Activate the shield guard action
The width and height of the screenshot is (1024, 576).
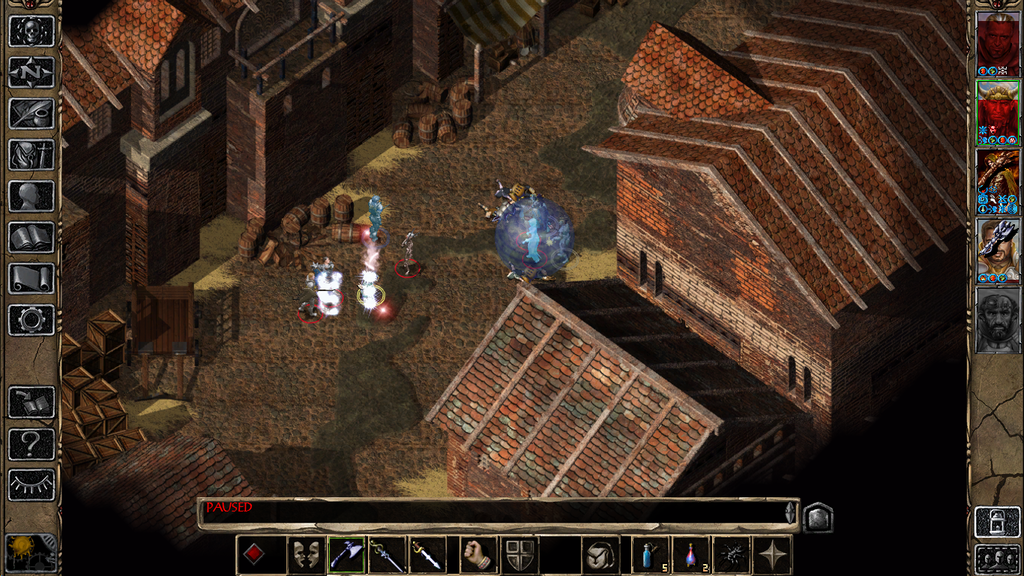519,554
